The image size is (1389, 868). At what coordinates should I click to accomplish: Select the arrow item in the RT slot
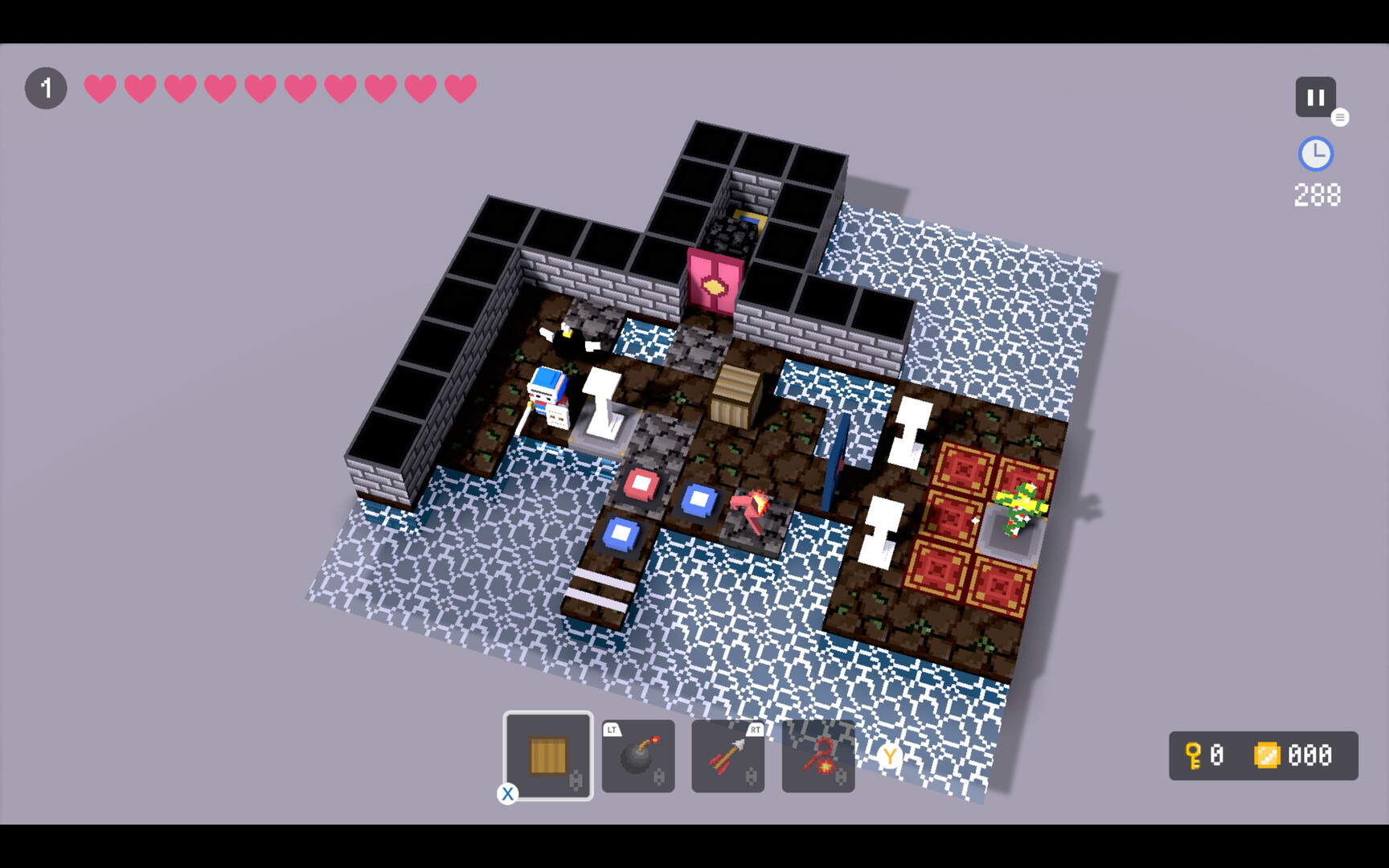(x=727, y=755)
